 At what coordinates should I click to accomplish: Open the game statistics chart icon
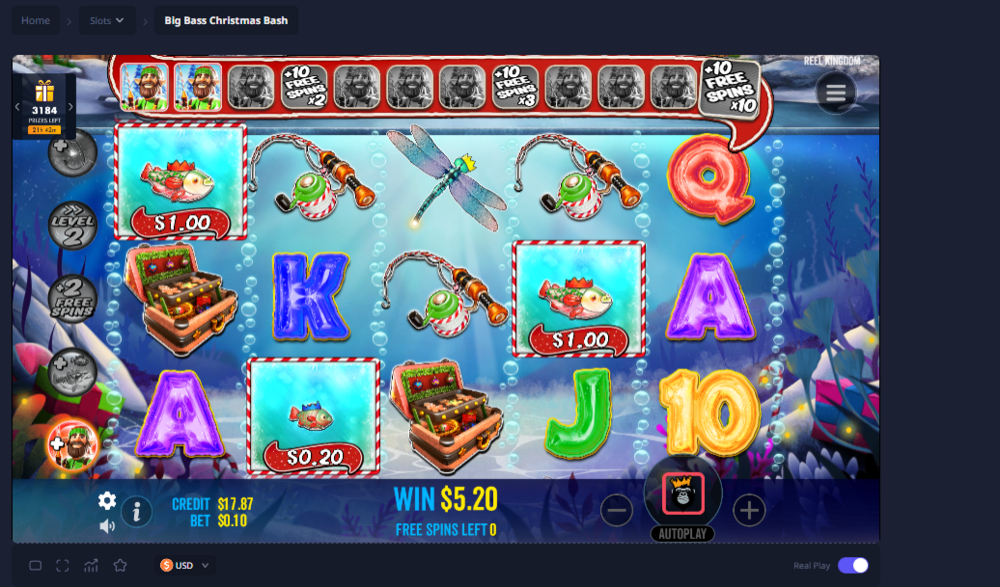click(x=91, y=565)
